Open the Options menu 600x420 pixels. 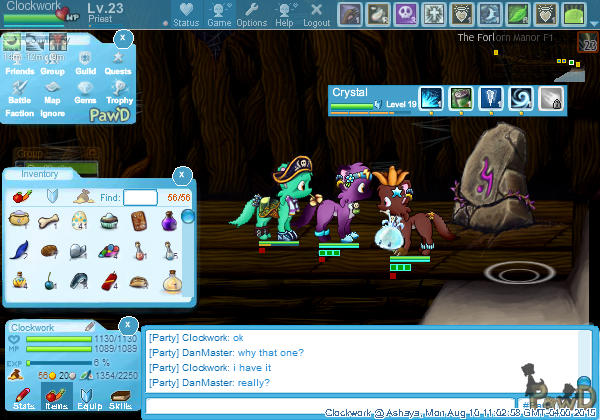[x=251, y=16]
